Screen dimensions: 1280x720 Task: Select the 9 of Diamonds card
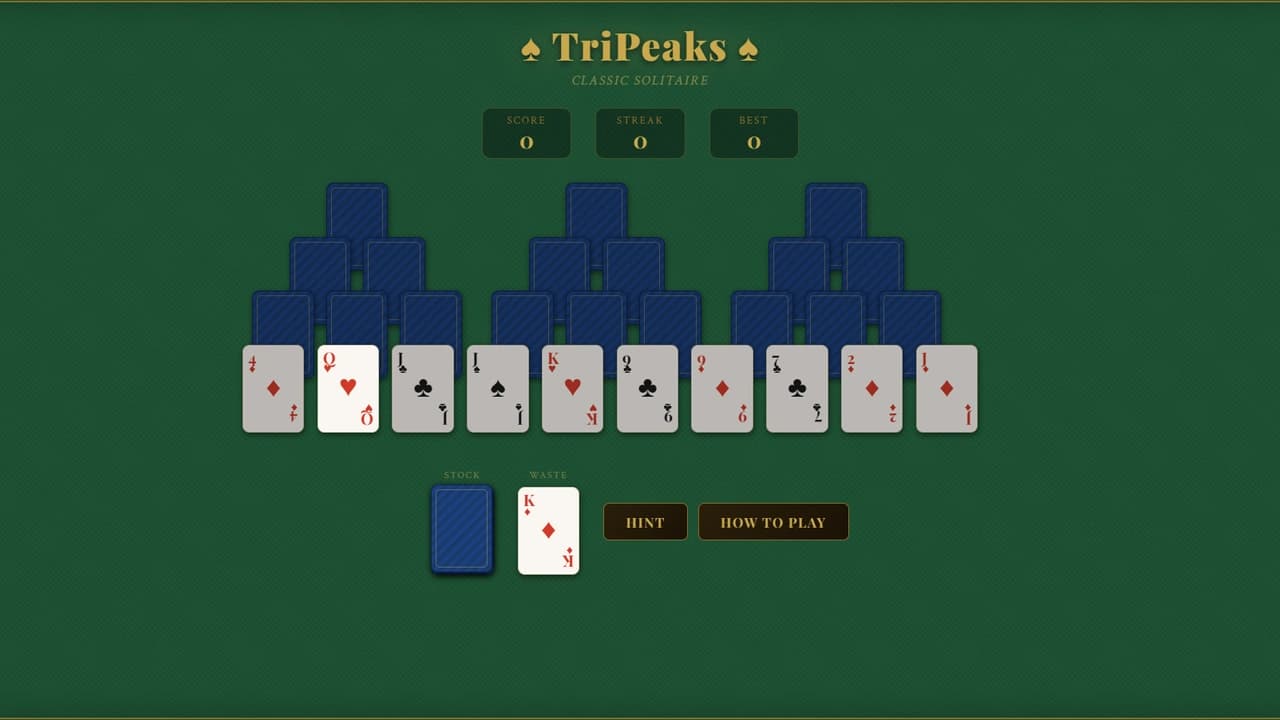pos(722,389)
